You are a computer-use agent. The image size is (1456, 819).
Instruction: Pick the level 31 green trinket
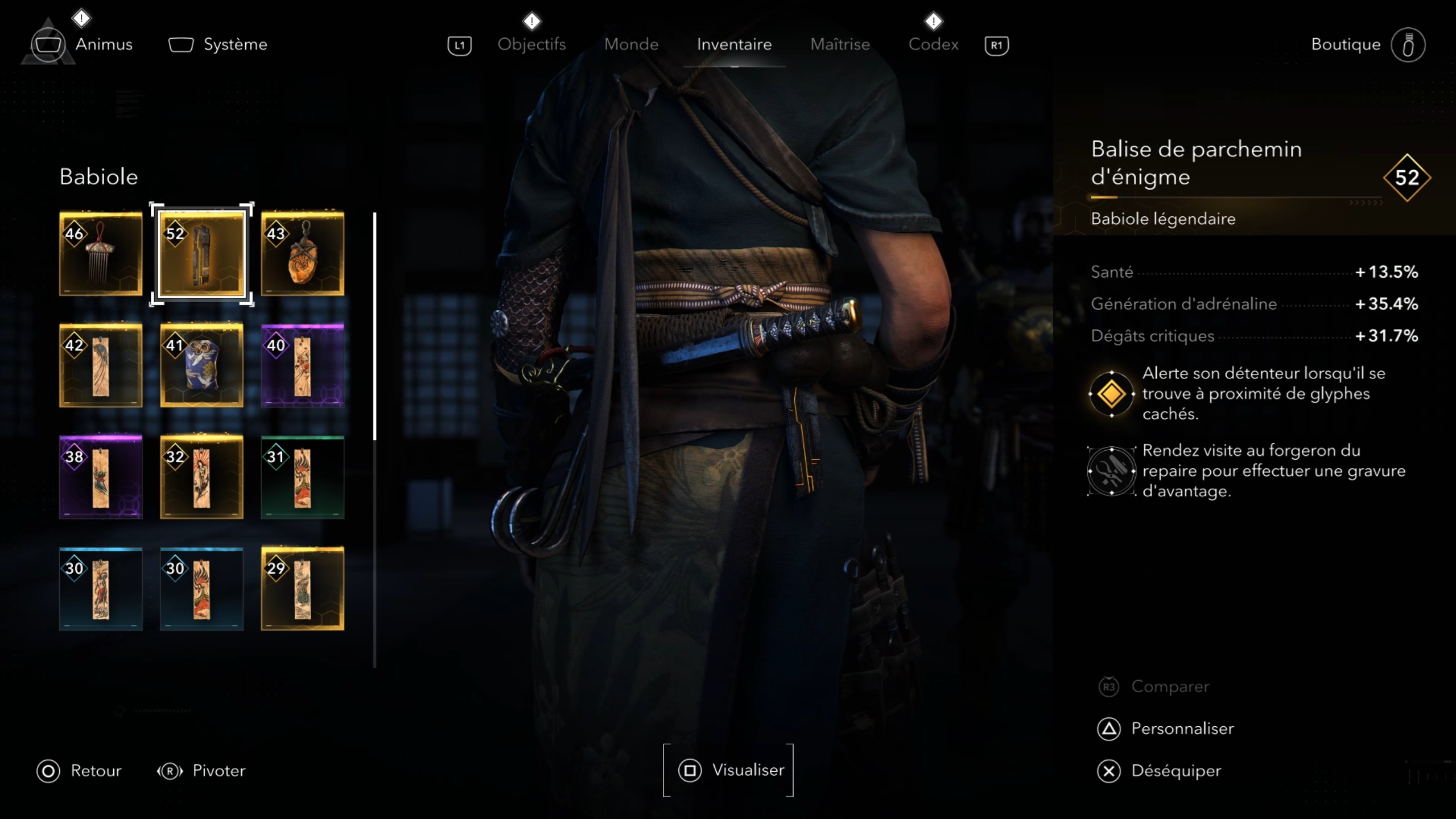[x=302, y=476]
